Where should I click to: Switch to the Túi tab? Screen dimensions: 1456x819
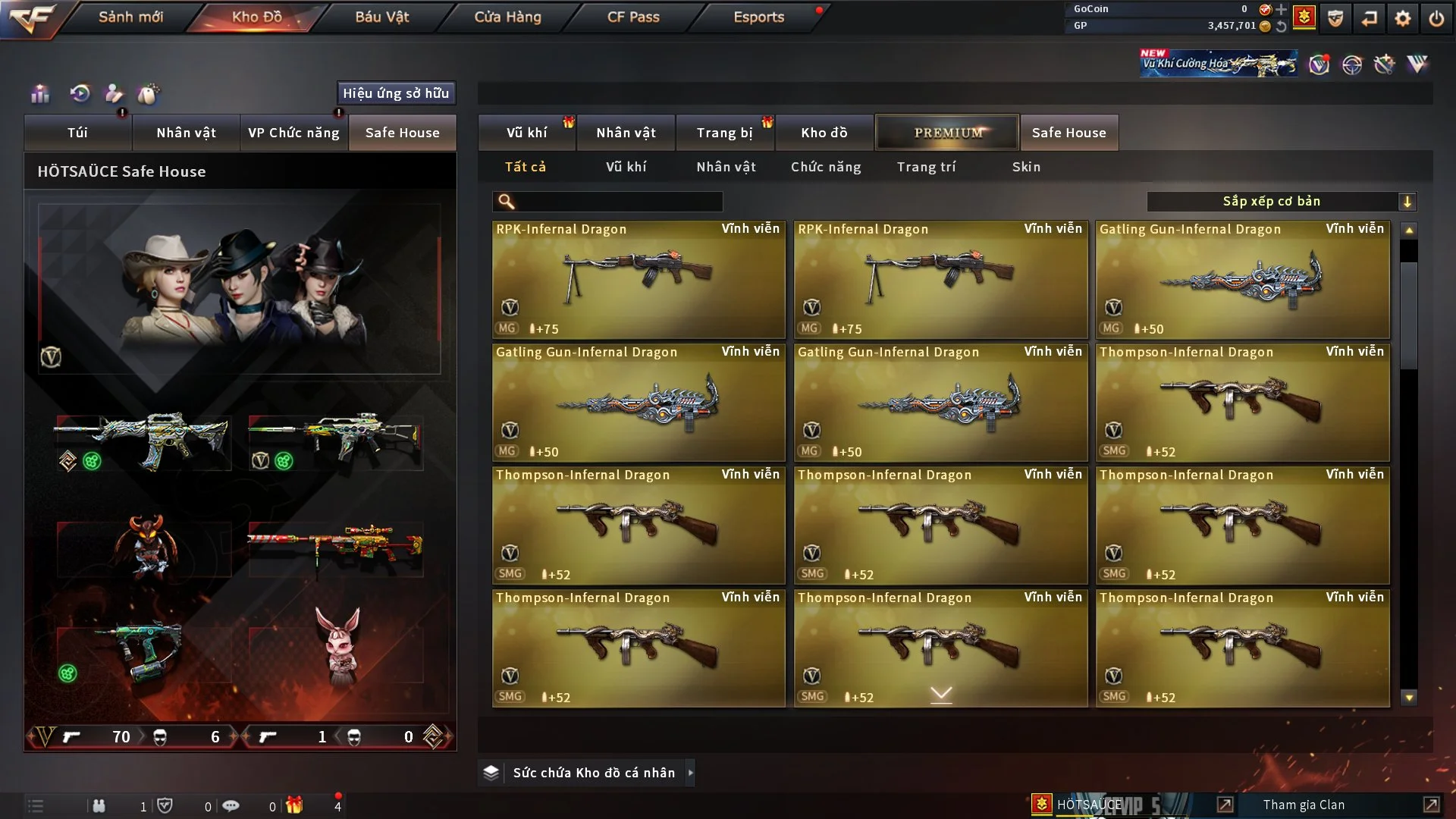pos(77,133)
